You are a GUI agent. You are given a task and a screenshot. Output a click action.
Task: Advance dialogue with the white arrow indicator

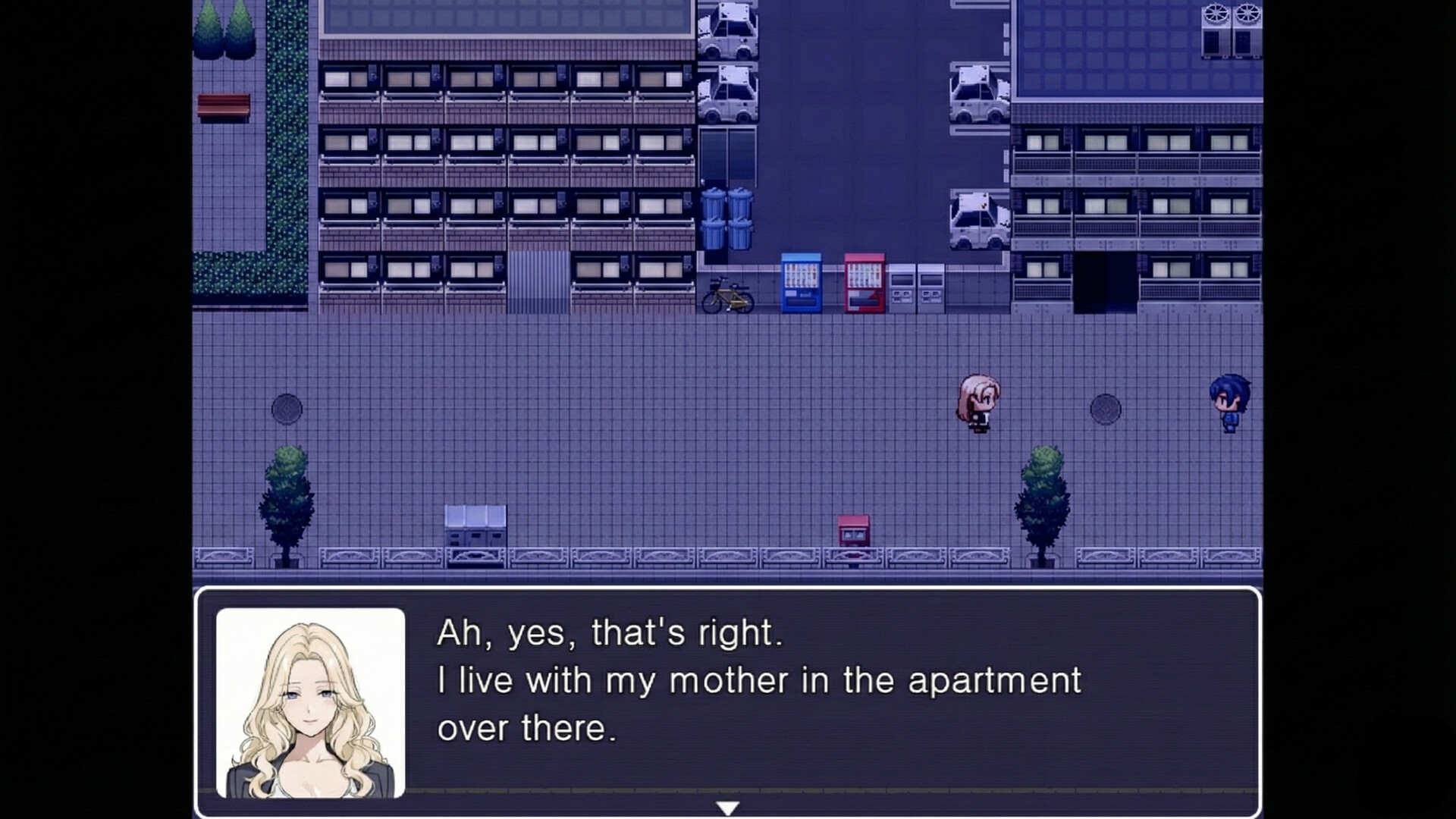727,808
